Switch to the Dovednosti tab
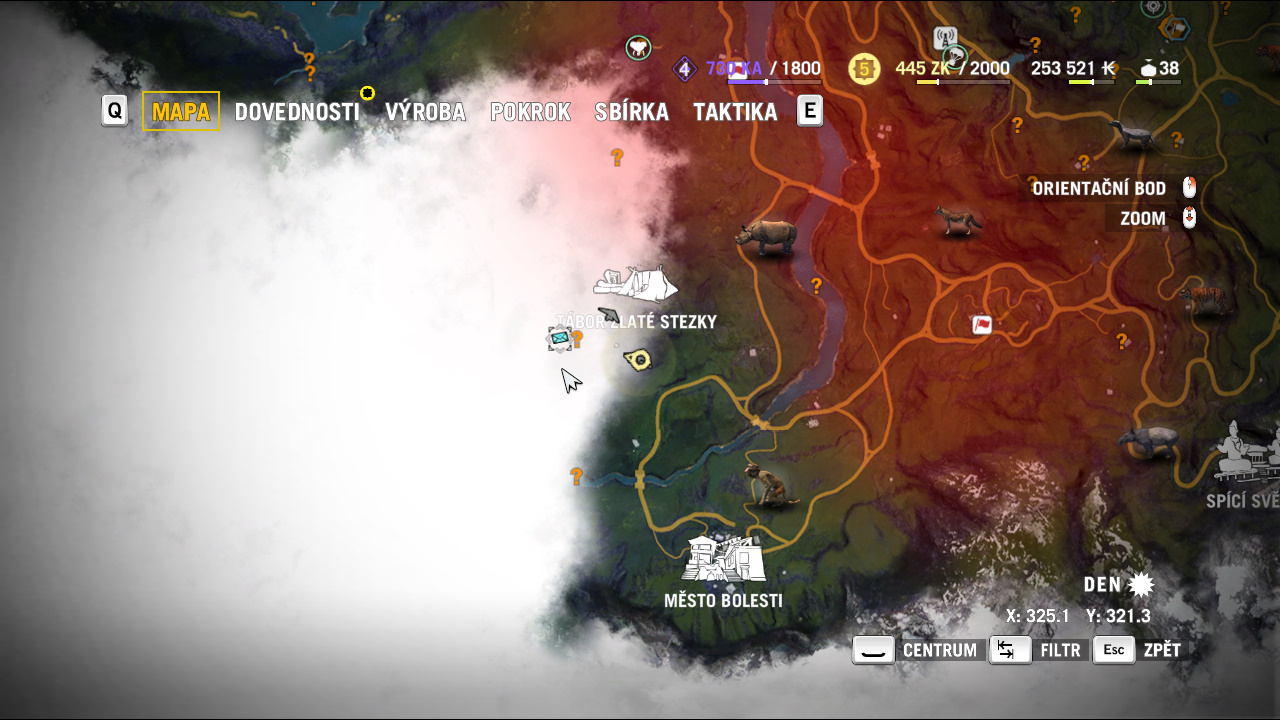 [296, 112]
